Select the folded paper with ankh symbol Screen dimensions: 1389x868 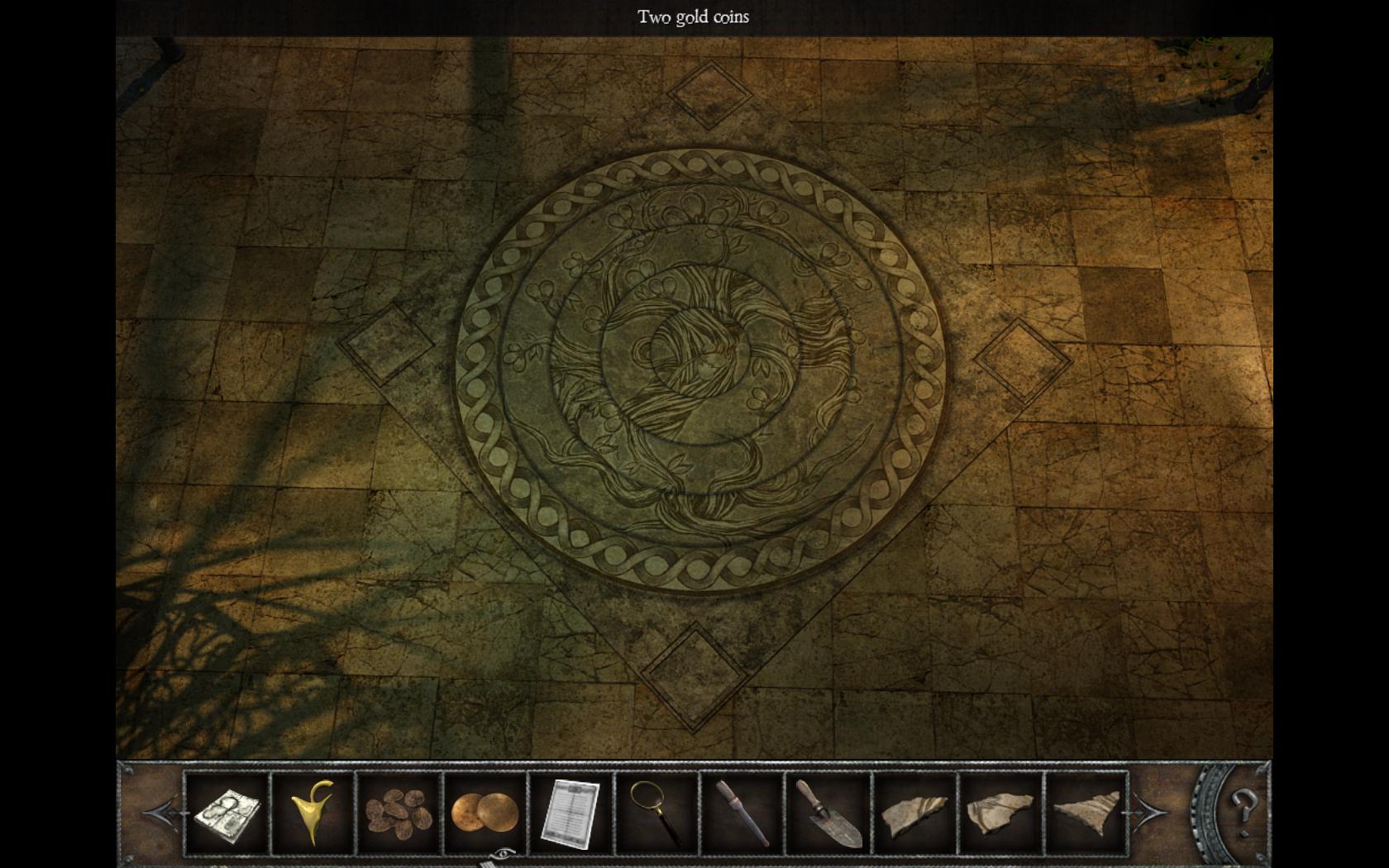click(227, 814)
